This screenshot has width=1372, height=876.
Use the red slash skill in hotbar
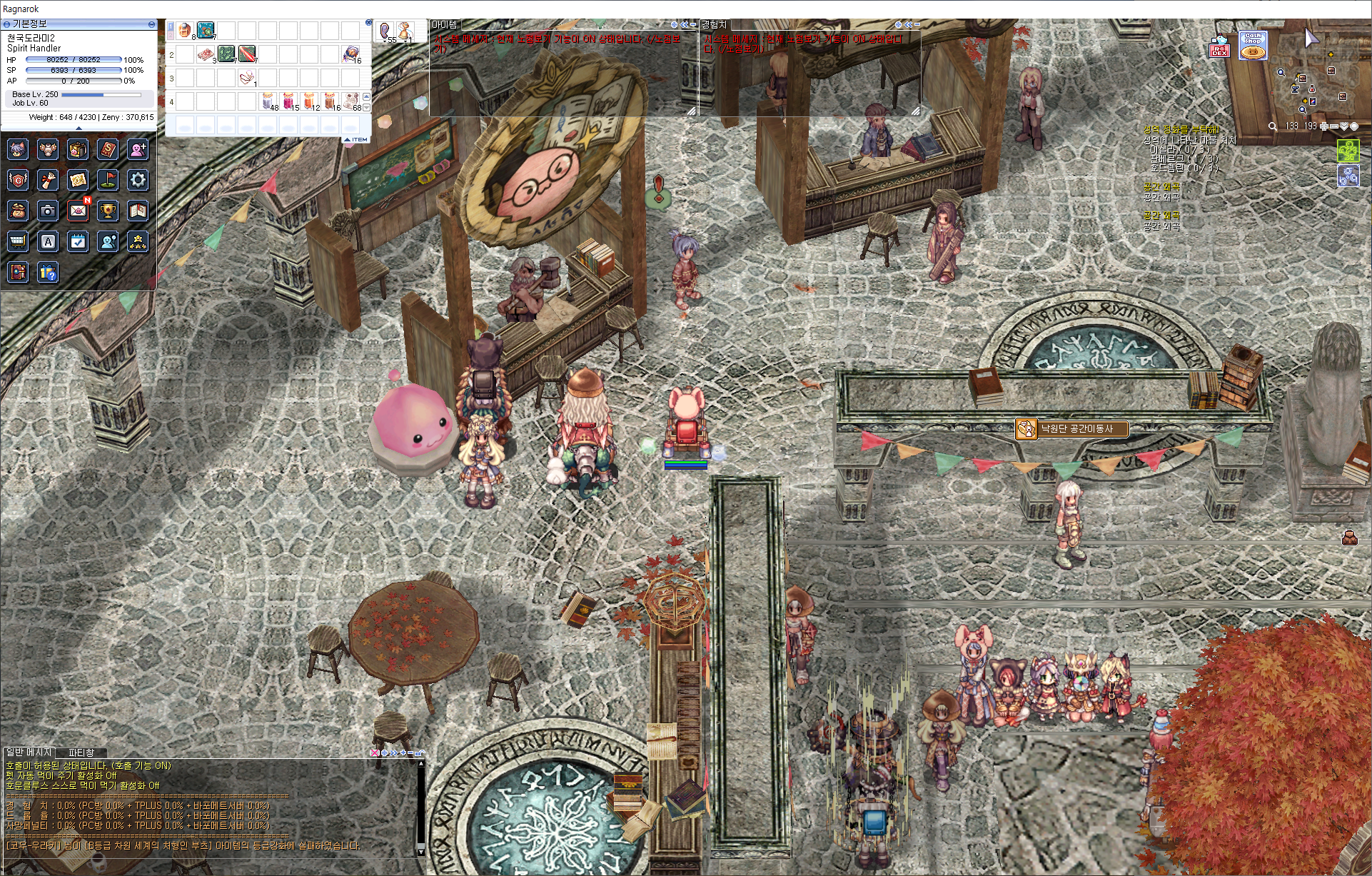pos(247,54)
